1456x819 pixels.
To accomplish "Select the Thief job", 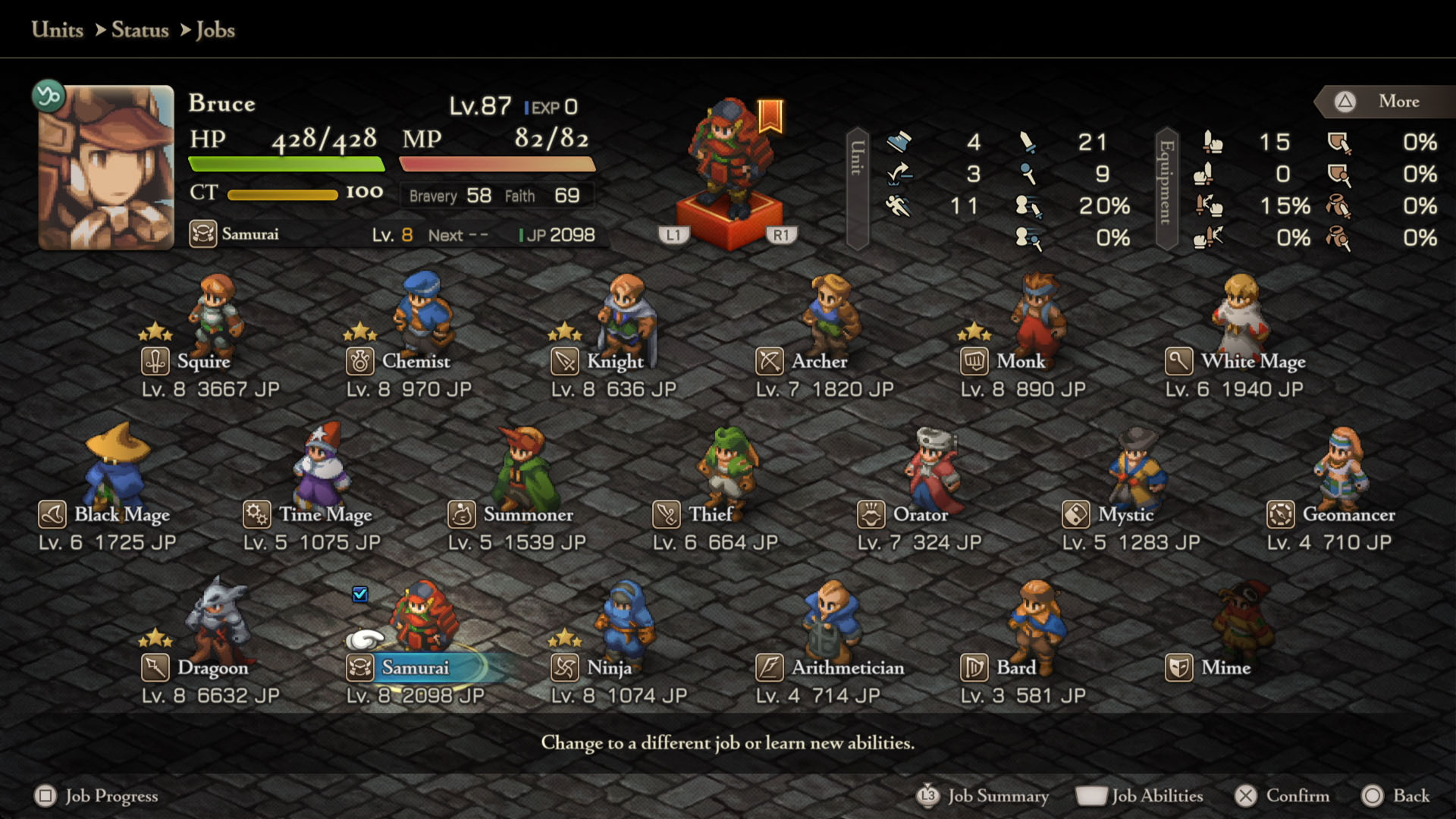I will point(711,515).
